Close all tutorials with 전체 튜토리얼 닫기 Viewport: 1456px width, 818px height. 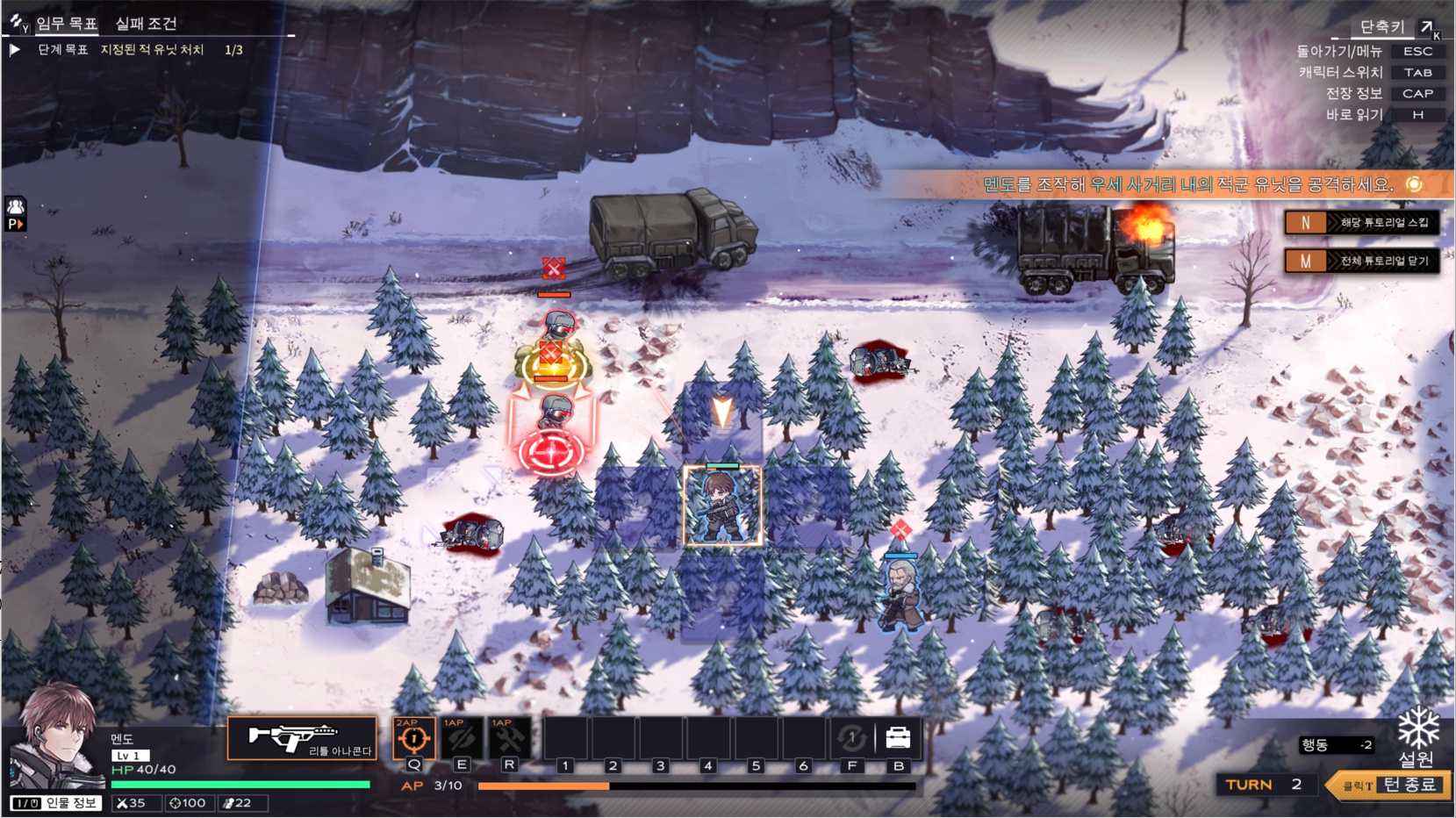pyautogui.click(x=1361, y=261)
